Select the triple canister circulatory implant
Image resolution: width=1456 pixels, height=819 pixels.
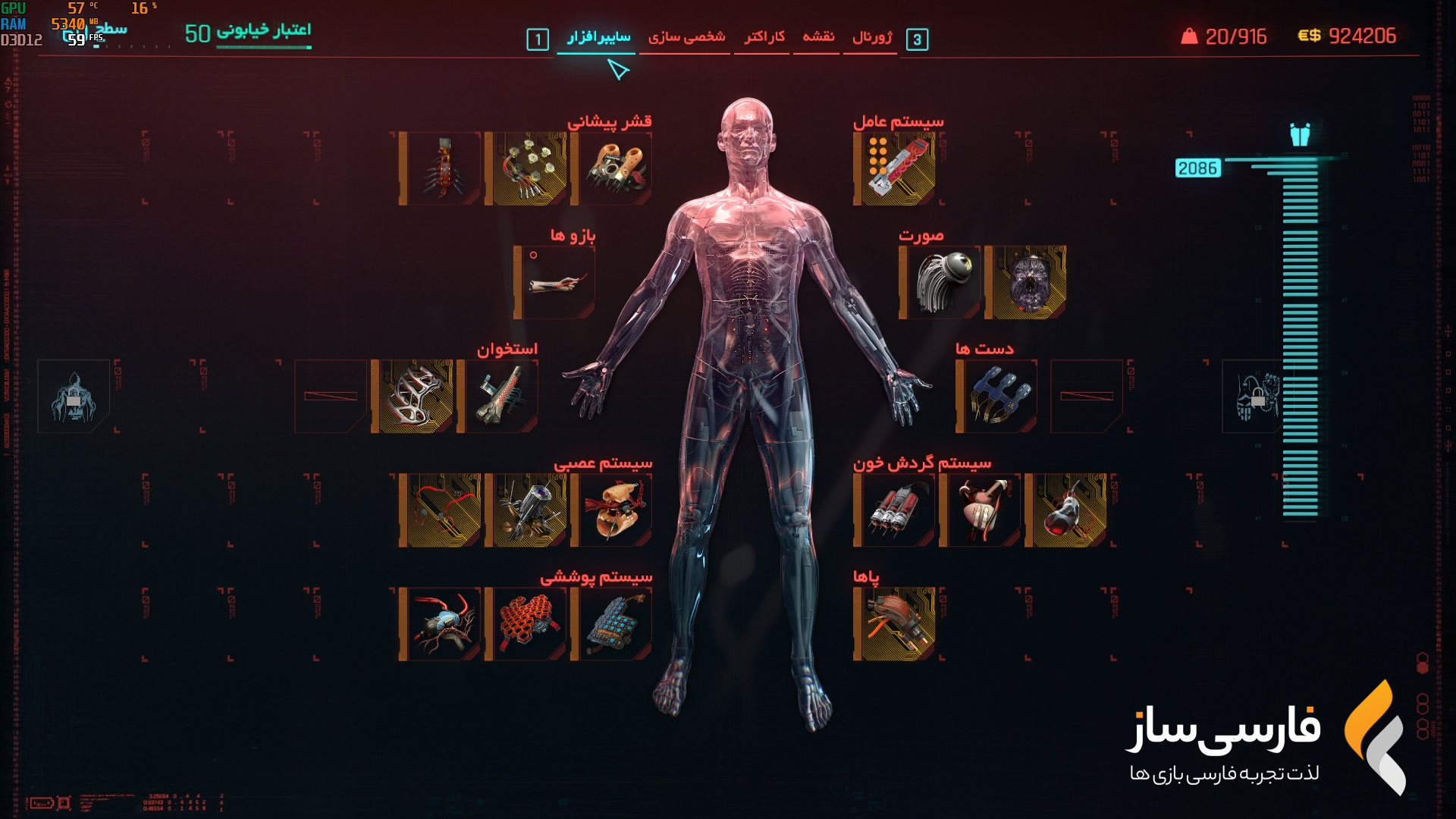(x=895, y=510)
